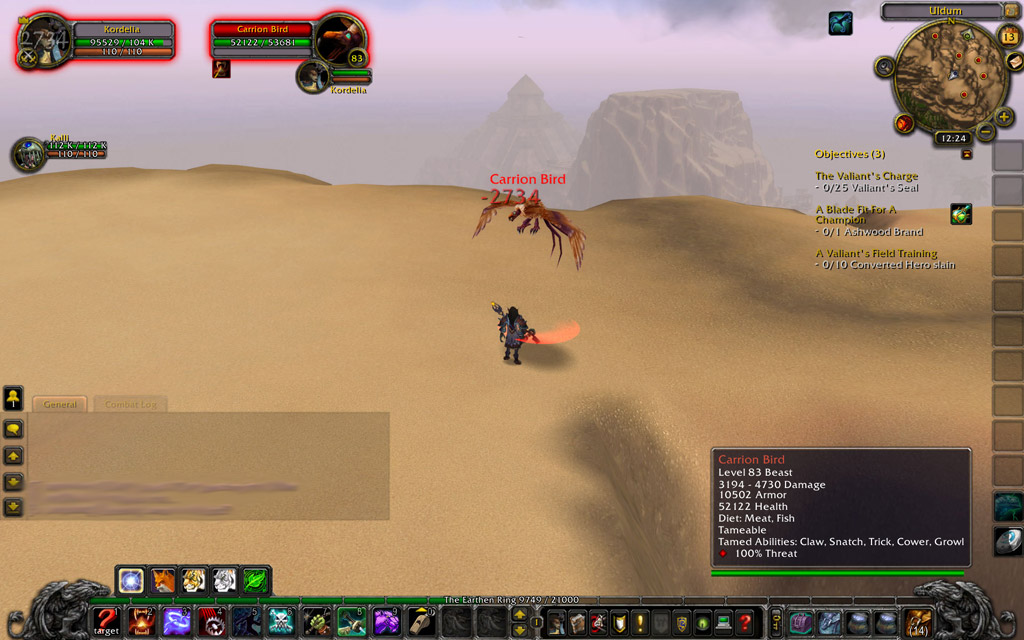Open the Kalli pet unit frame

click(x=28, y=154)
